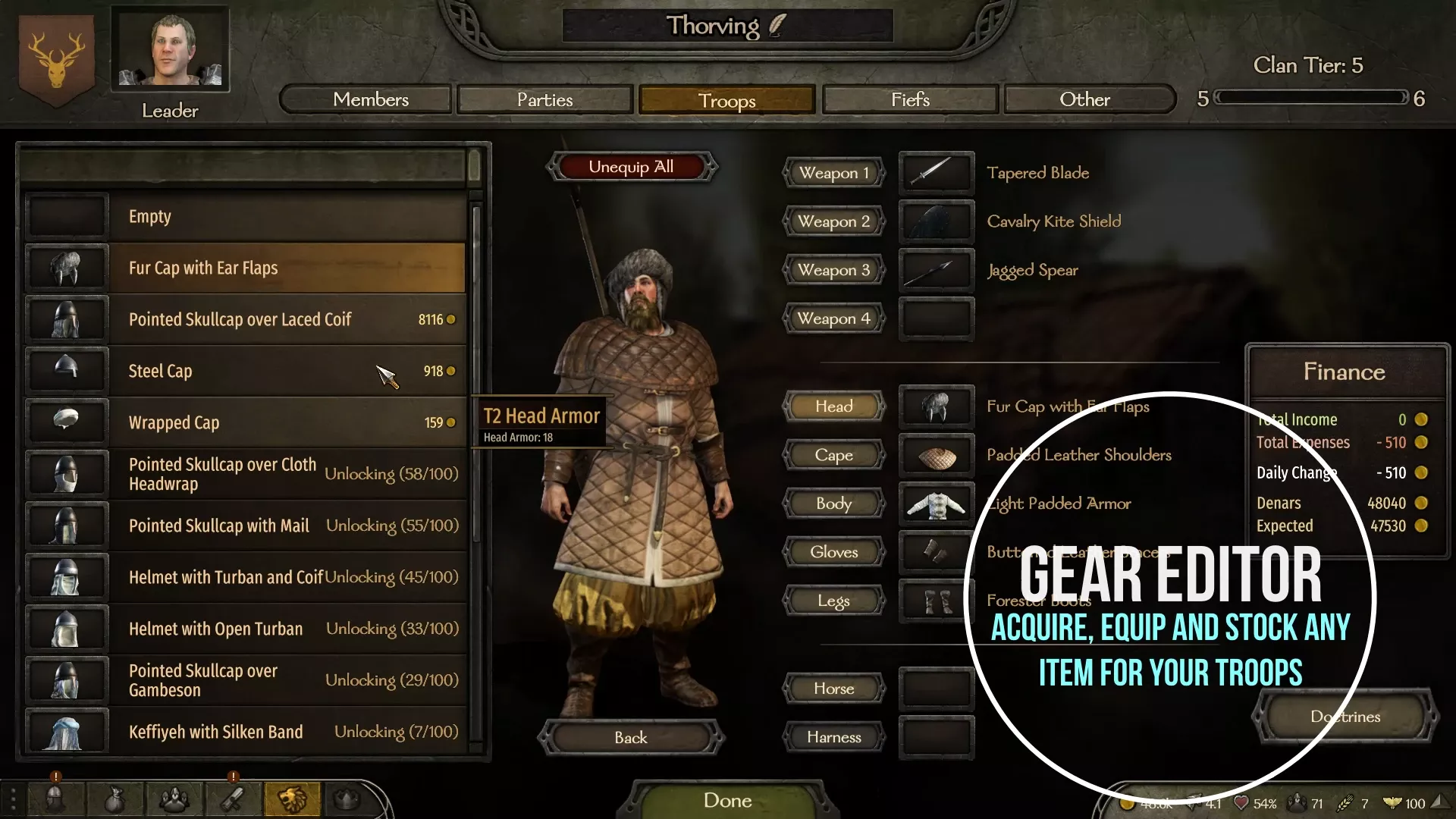Switch to the Fiefs tab
Viewport: 1456px width, 819px height.
click(909, 99)
